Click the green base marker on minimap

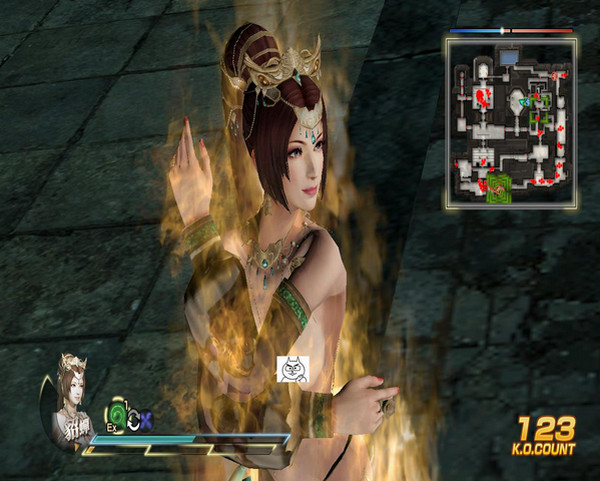coord(500,187)
